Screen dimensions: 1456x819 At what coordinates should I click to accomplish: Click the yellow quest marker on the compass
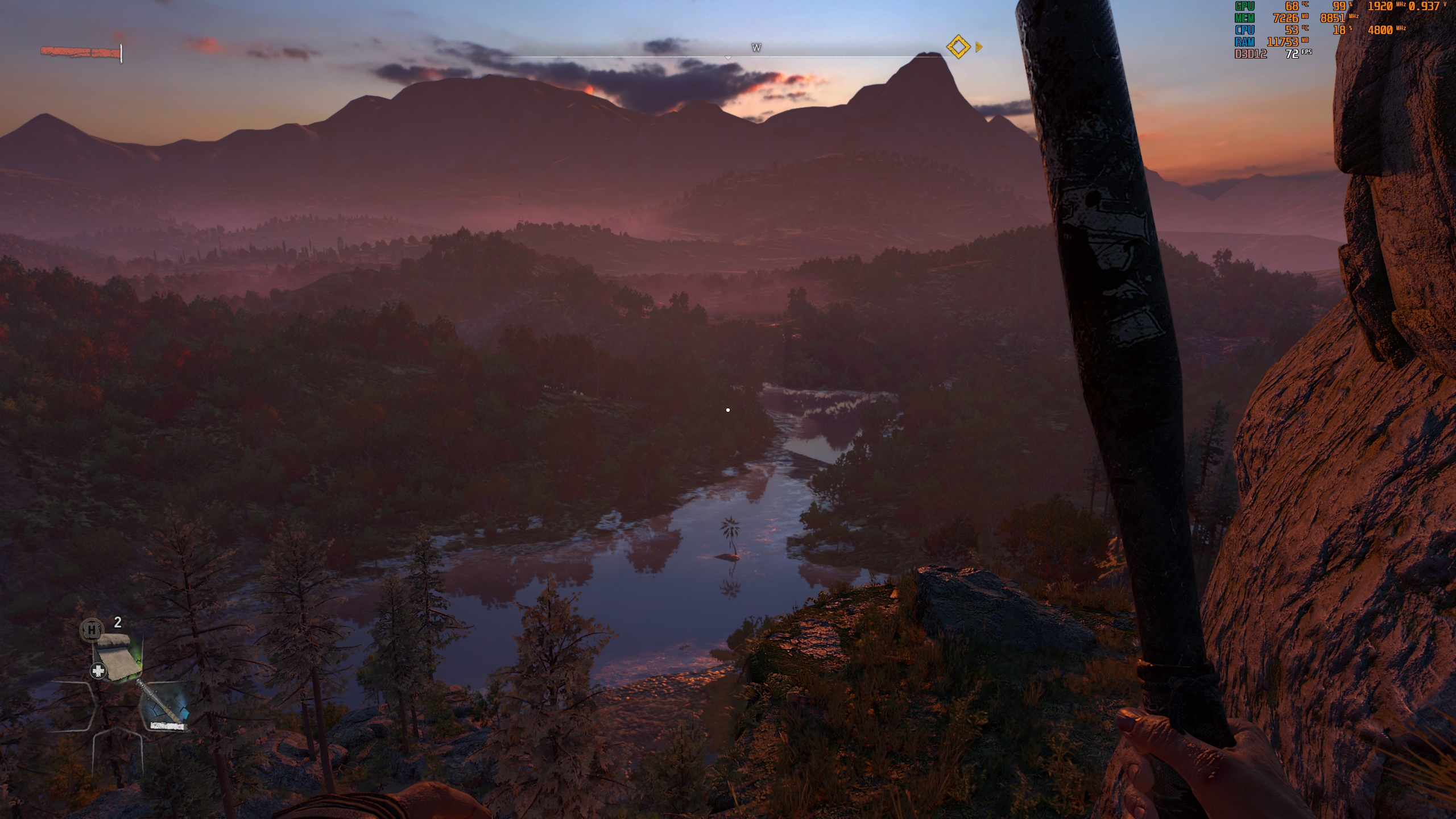click(x=958, y=47)
